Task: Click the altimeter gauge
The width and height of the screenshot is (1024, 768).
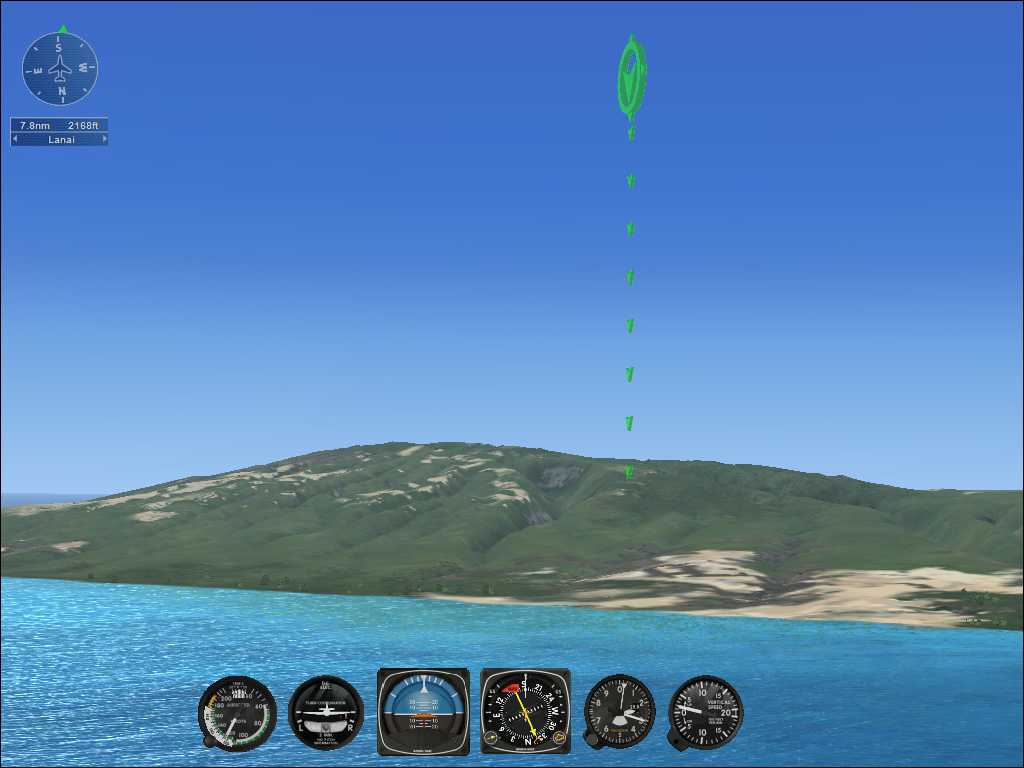Action: 620,711
